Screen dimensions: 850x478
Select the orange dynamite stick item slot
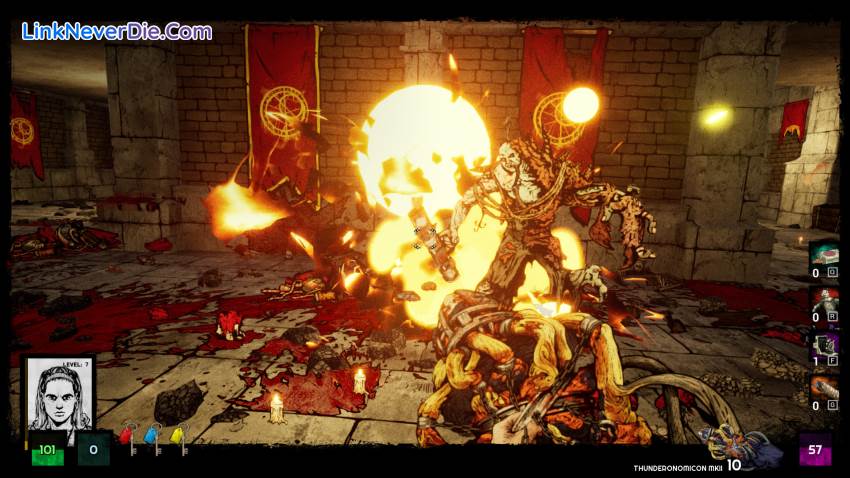(x=824, y=390)
